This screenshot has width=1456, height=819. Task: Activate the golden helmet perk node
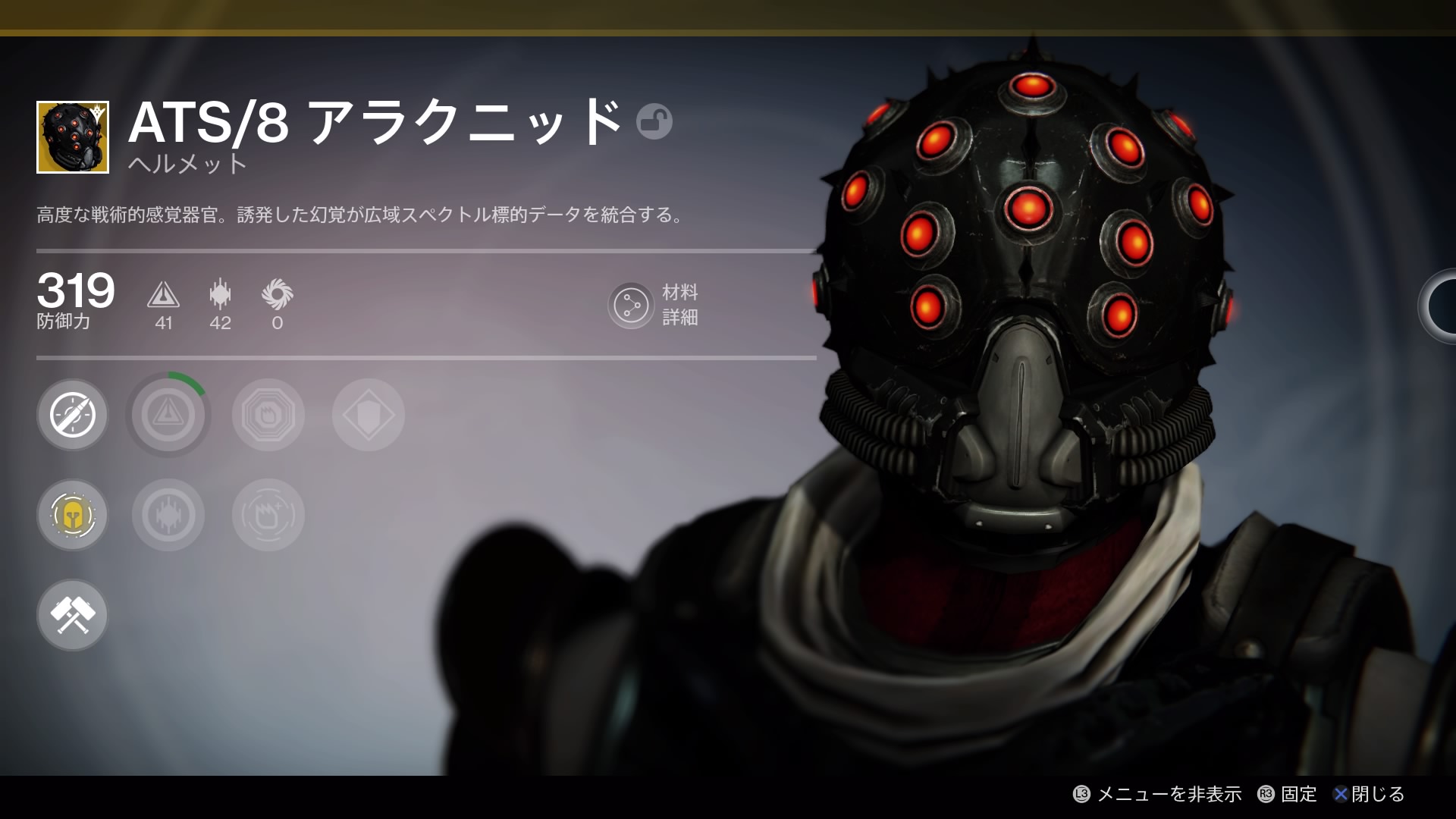click(73, 516)
